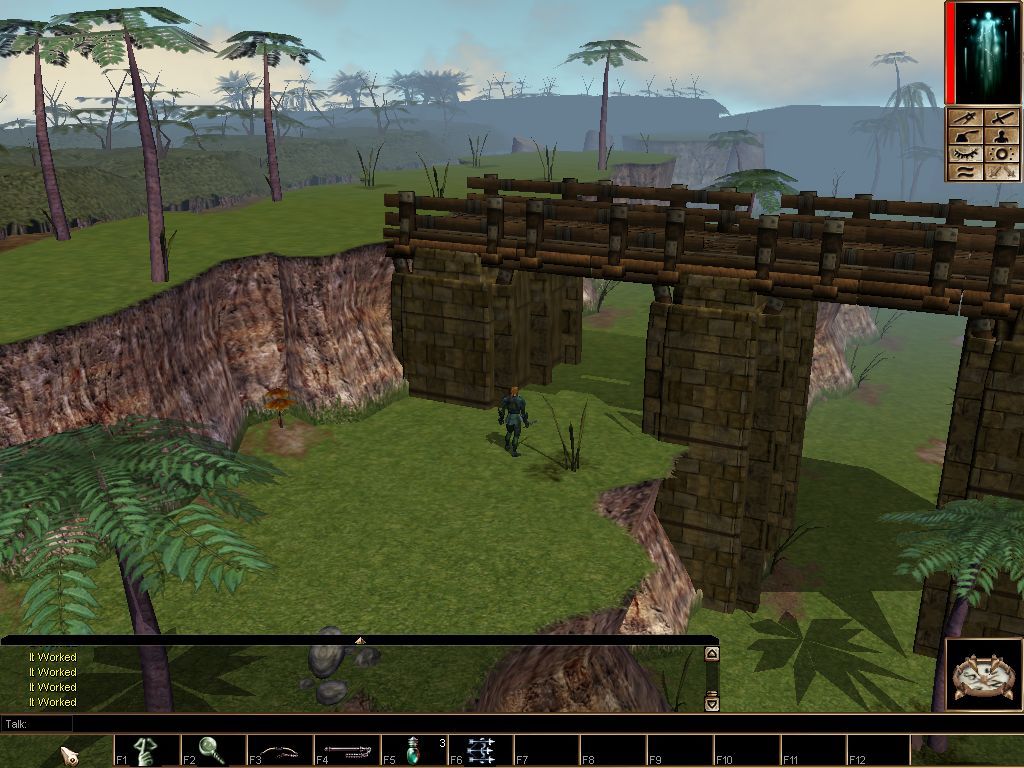Screen dimensions: 1024x768
Task: Equip the bow in quickslot F3
Action: click(x=280, y=750)
